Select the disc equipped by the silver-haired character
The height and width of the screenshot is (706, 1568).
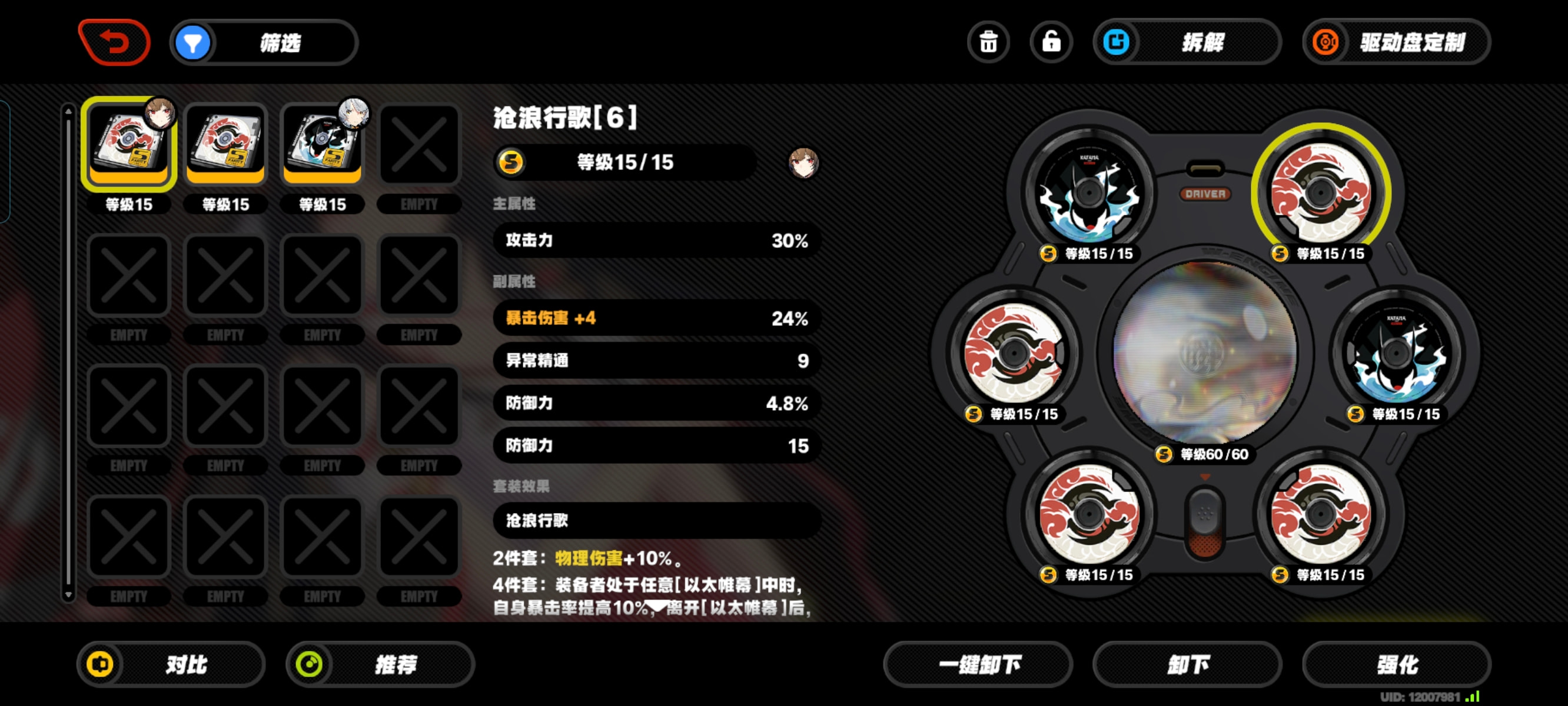coord(322,144)
